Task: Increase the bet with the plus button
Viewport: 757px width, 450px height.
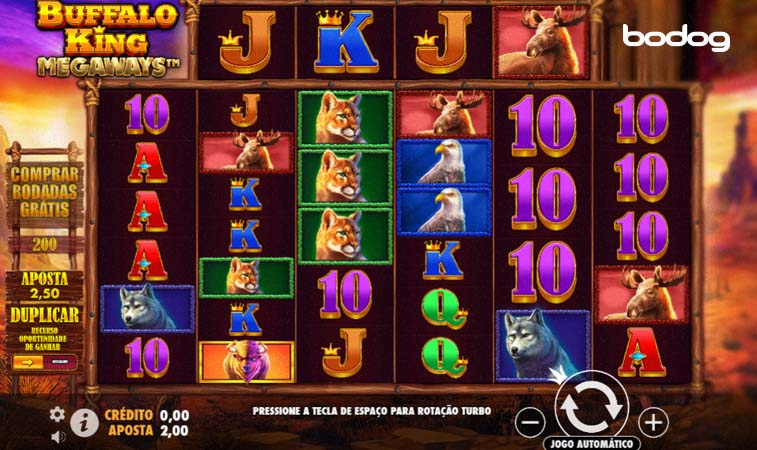Action: [x=653, y=422]
